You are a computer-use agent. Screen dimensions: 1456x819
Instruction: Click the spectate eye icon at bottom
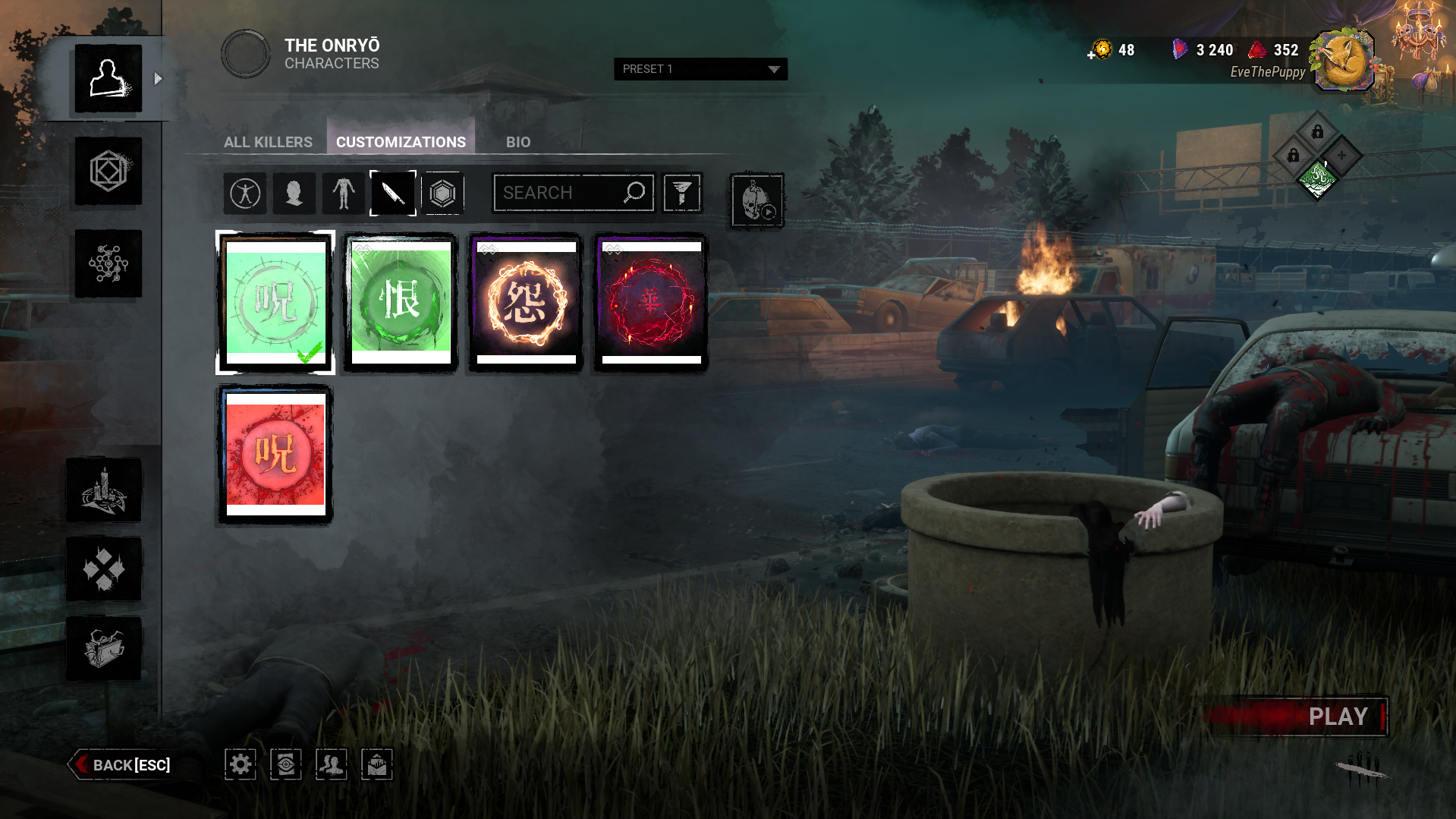(x=285, y=764)
